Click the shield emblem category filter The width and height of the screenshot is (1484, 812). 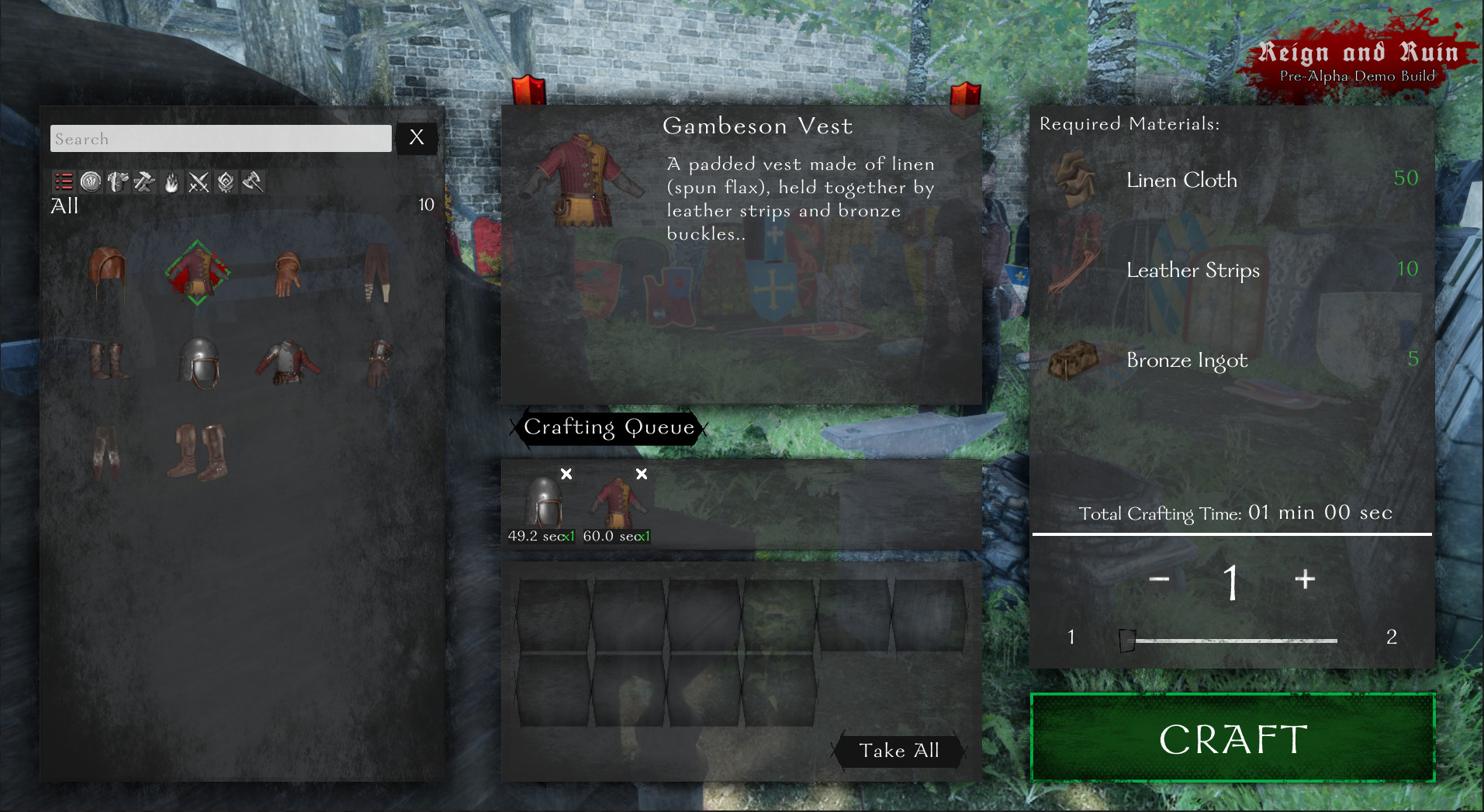tap(91, 182)
